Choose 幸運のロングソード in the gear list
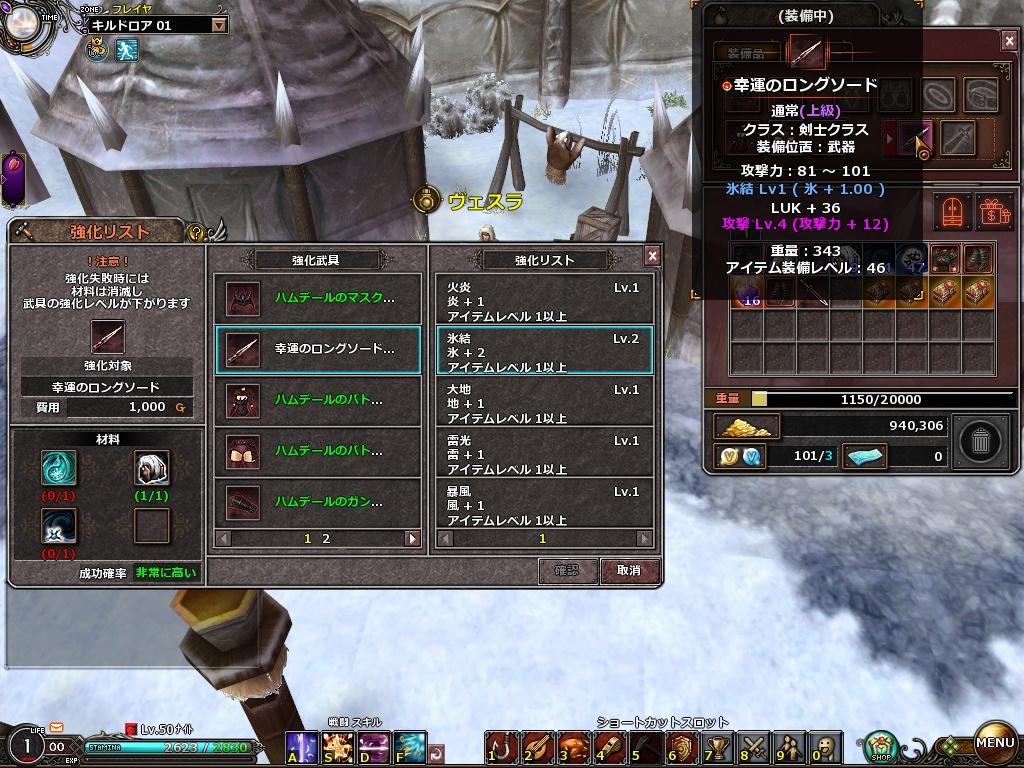This screenshot has height=768, width=1024. (x=318, y=349)
